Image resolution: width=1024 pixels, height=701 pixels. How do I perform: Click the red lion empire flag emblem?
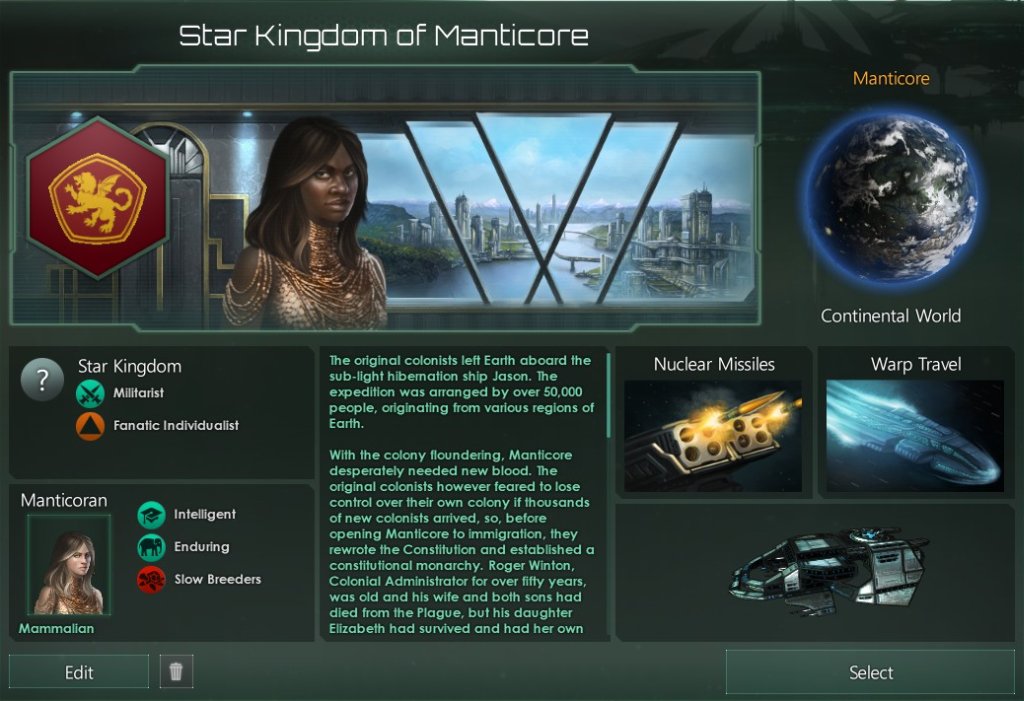click(97, 198)
